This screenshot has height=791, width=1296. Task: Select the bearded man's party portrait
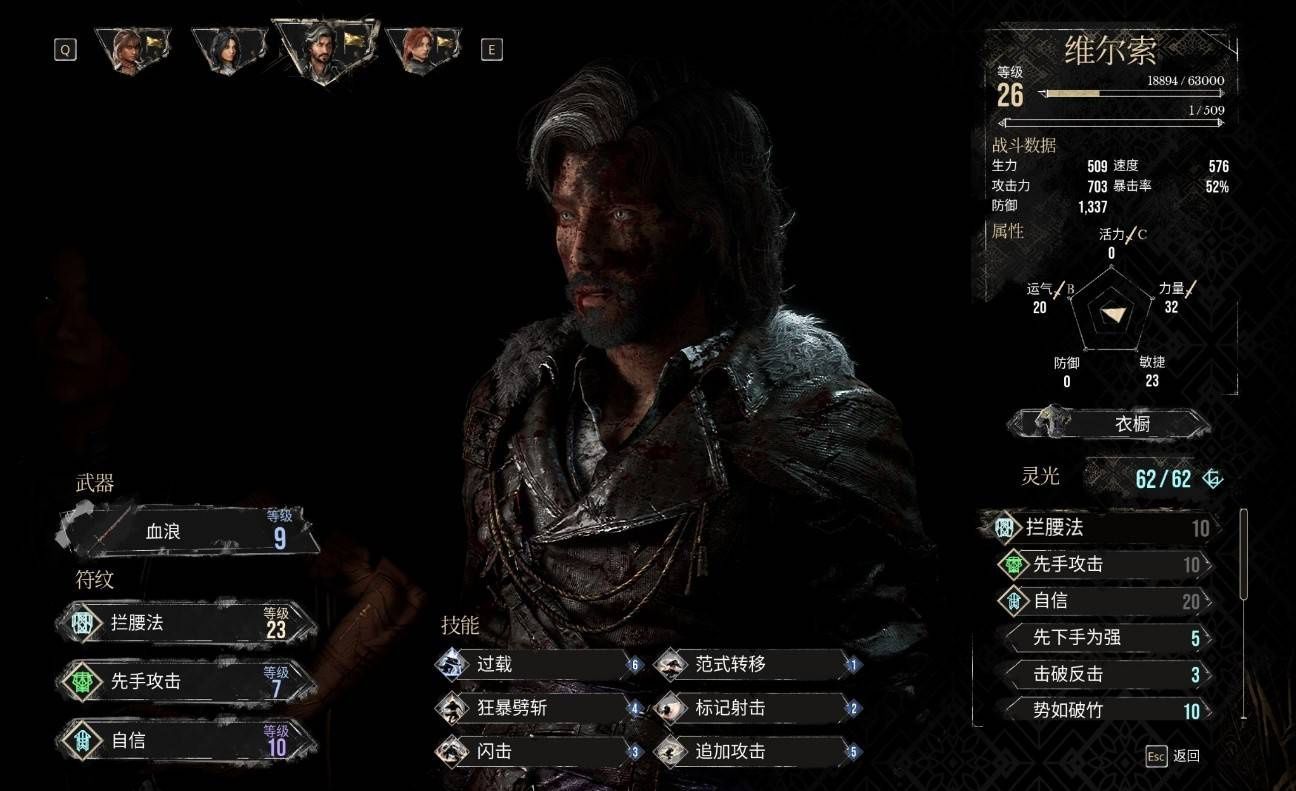(x=324, y=50)
